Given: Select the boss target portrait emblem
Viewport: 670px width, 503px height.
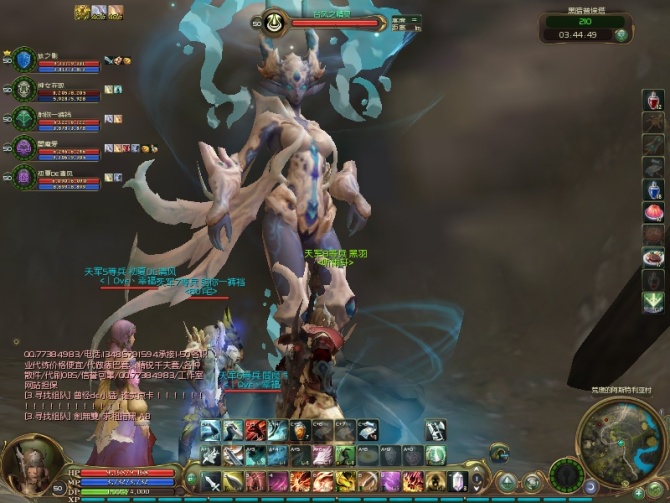Looking at the screenshot, I should coord(272,21).
